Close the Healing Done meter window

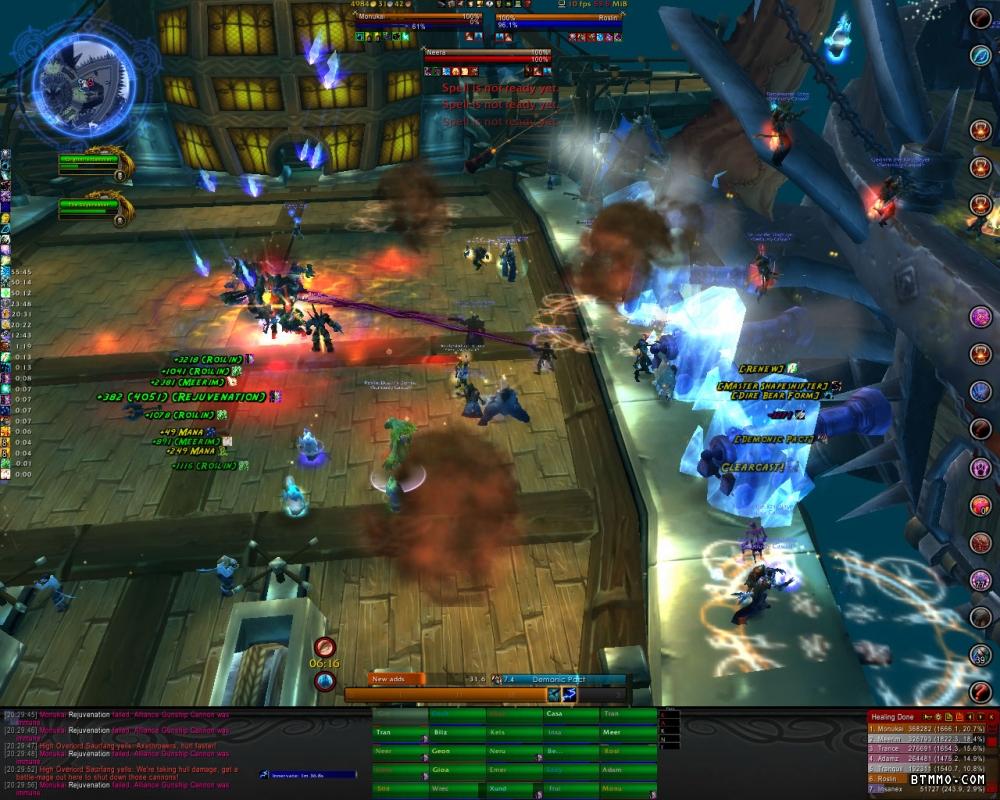991,716
